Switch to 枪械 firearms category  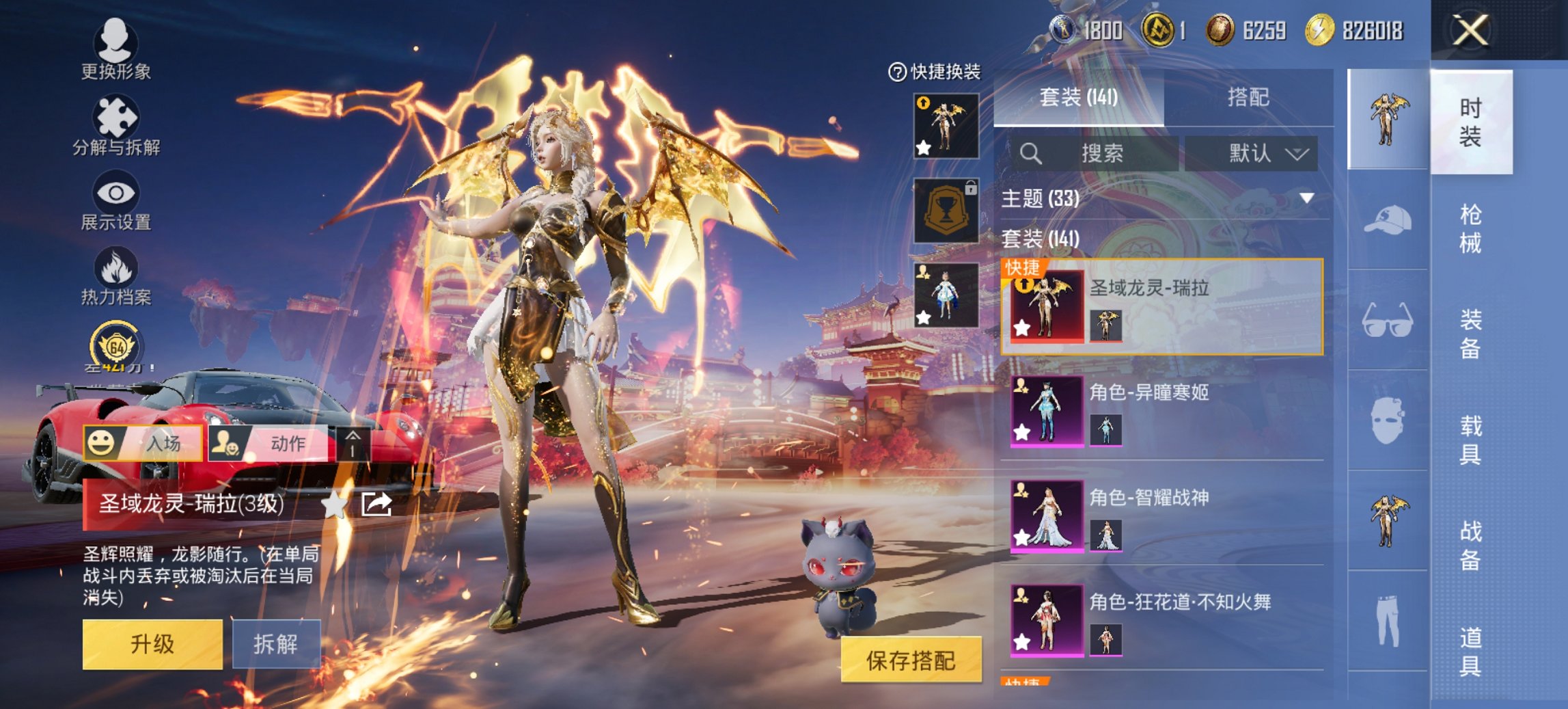1470,228
